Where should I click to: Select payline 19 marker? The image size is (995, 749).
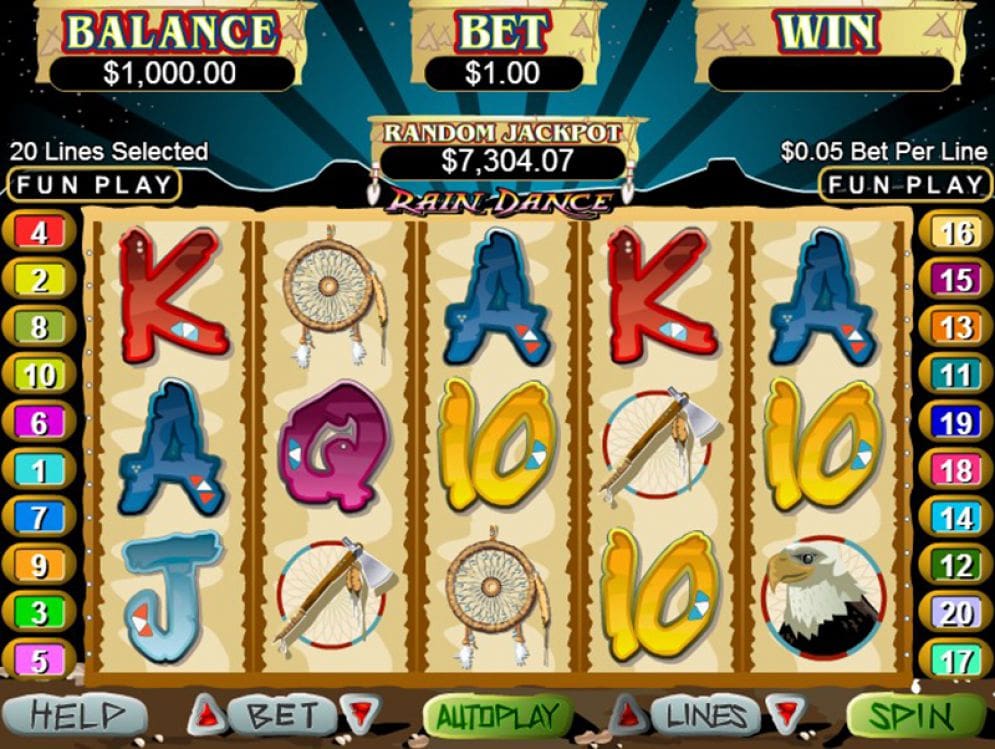point(956,423)
